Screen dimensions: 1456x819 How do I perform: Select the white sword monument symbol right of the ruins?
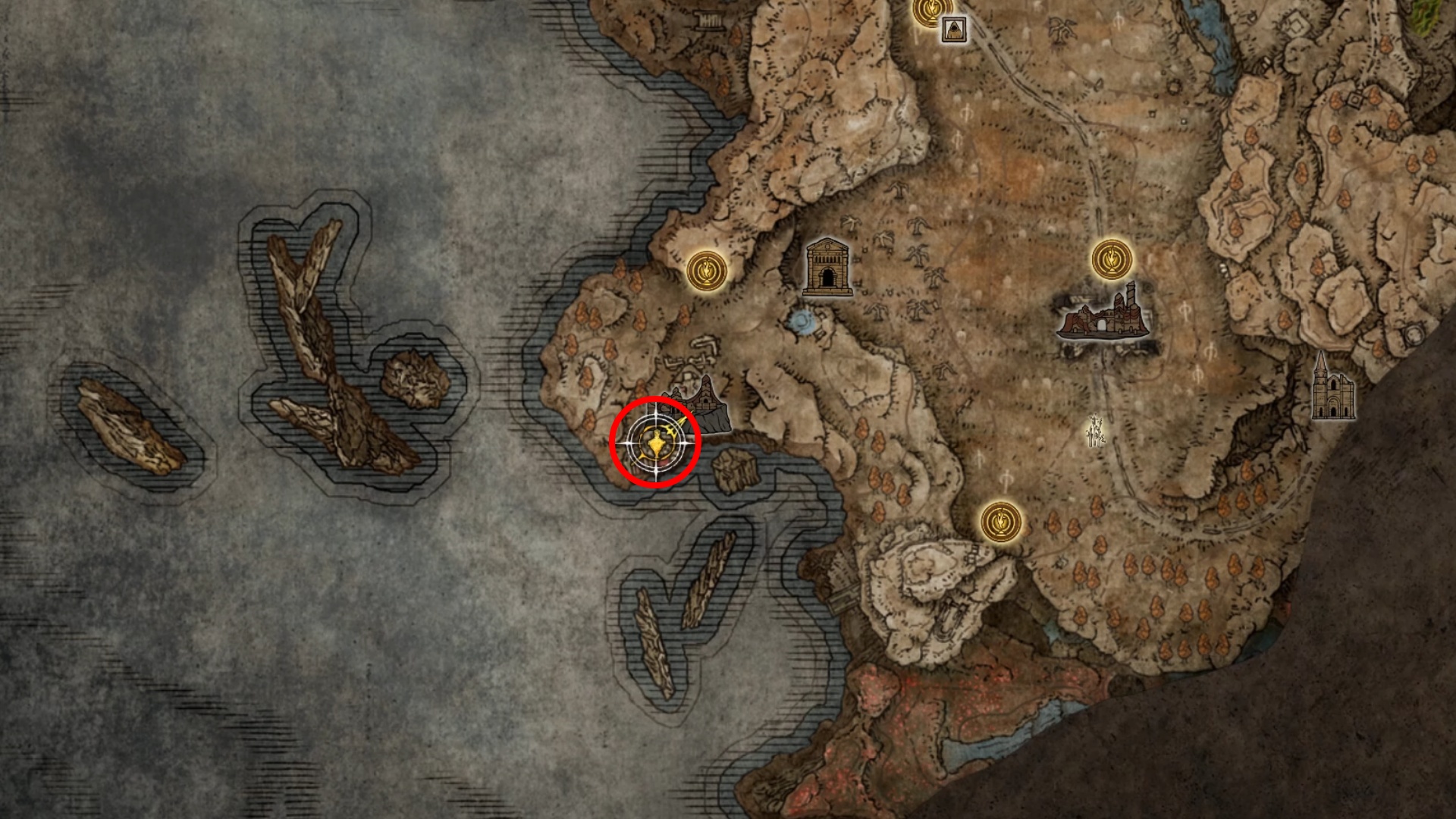point(1094,428)
